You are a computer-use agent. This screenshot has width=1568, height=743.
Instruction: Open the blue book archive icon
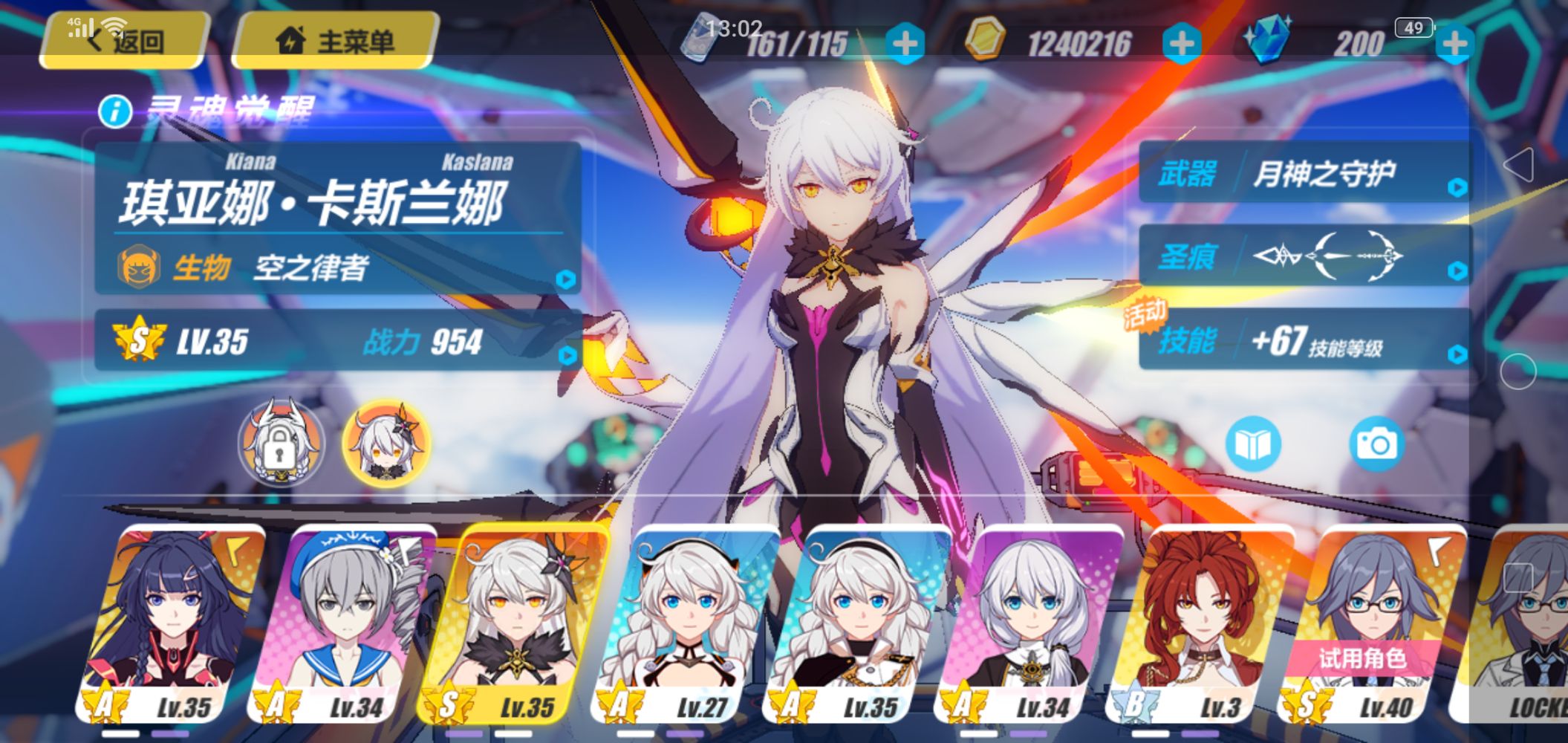1252,444
